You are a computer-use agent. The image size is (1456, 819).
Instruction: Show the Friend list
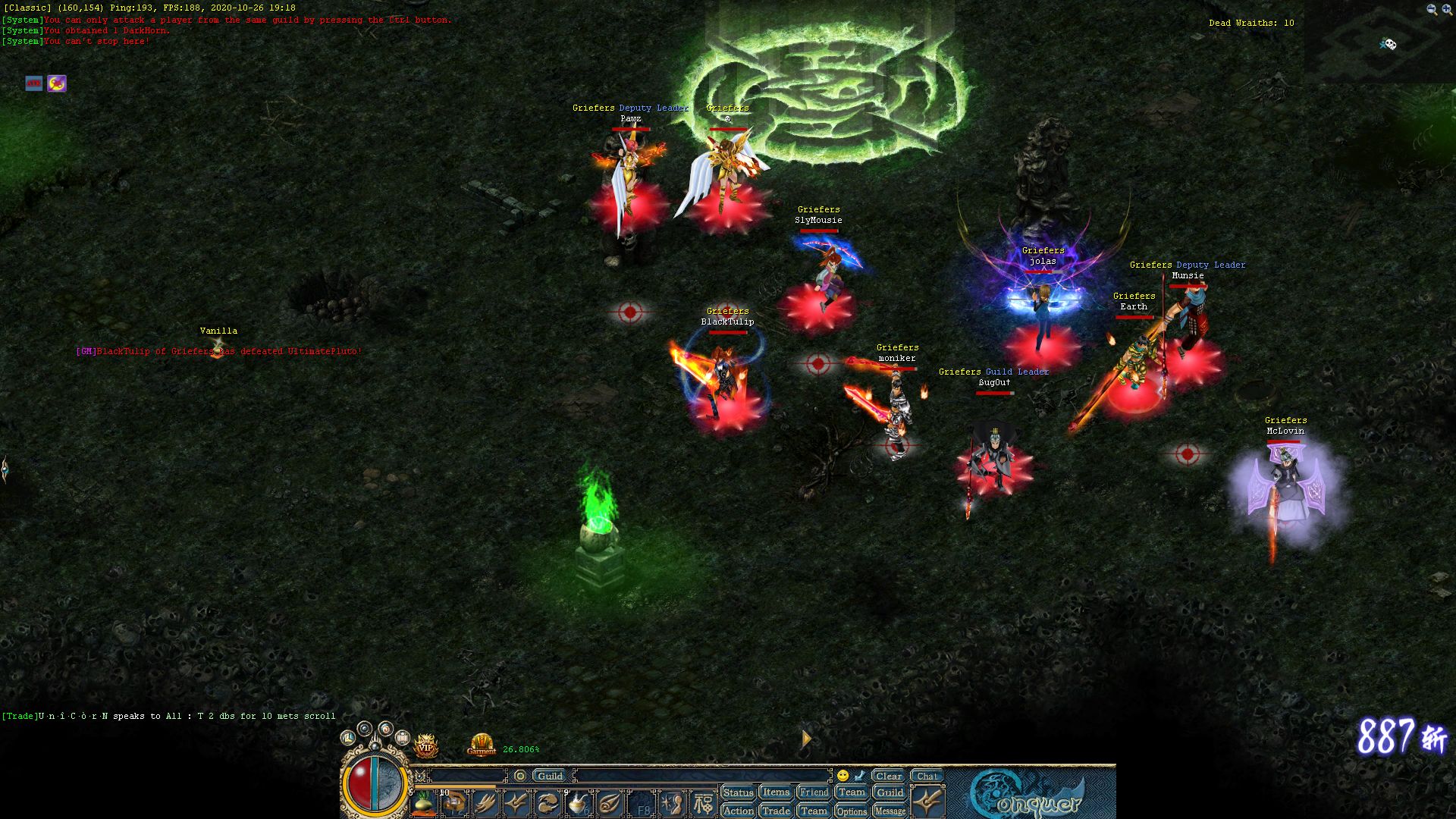814,792
